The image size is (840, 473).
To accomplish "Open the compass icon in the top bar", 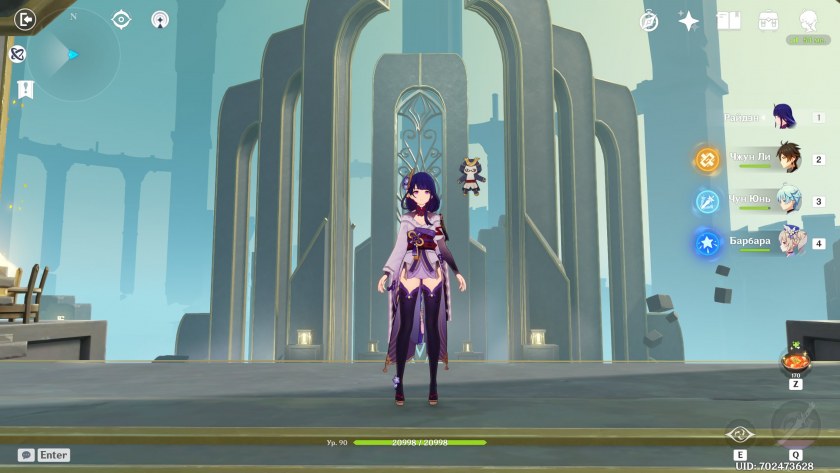I will coord(649,21).
